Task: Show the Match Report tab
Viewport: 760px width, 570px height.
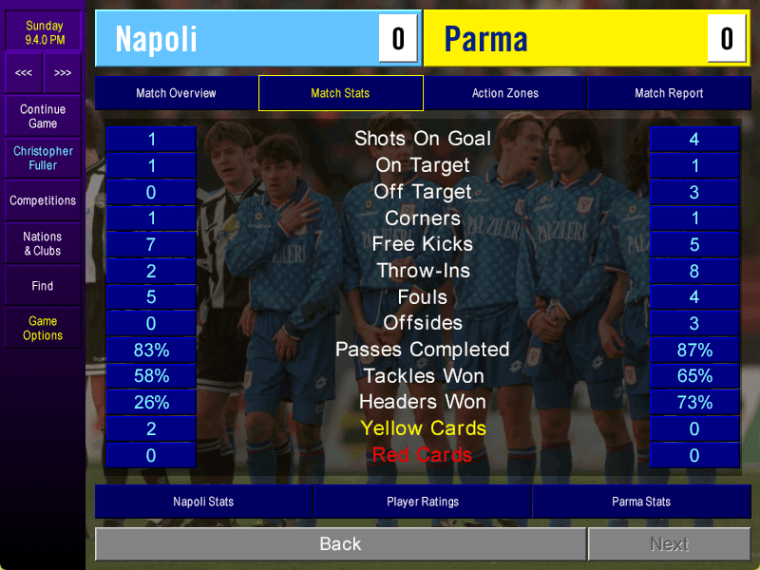Action: (668, 93)
